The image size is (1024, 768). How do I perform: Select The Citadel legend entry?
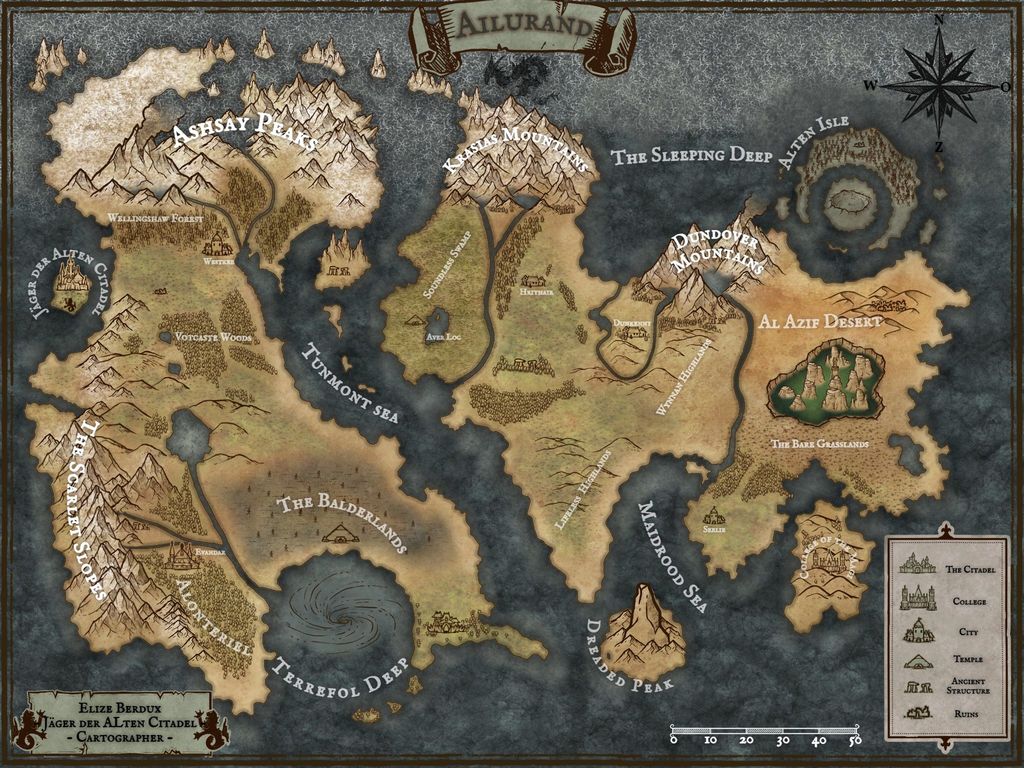tap(940, 568)
